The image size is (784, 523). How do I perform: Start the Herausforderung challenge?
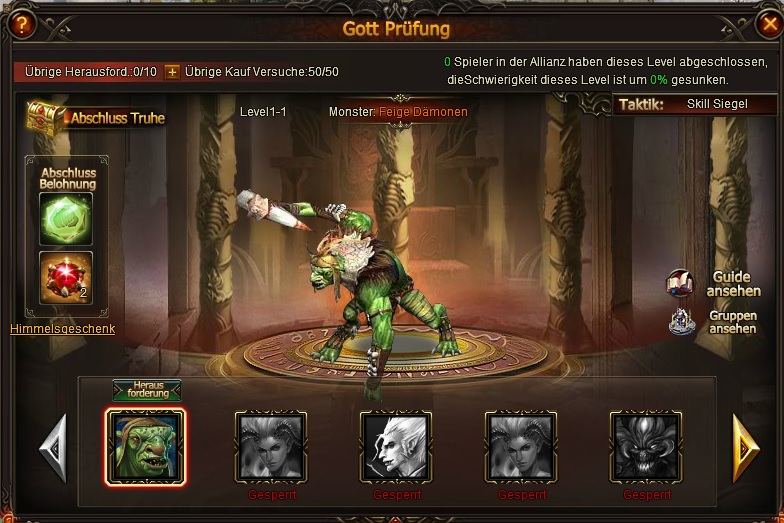(x=147, y=391)
